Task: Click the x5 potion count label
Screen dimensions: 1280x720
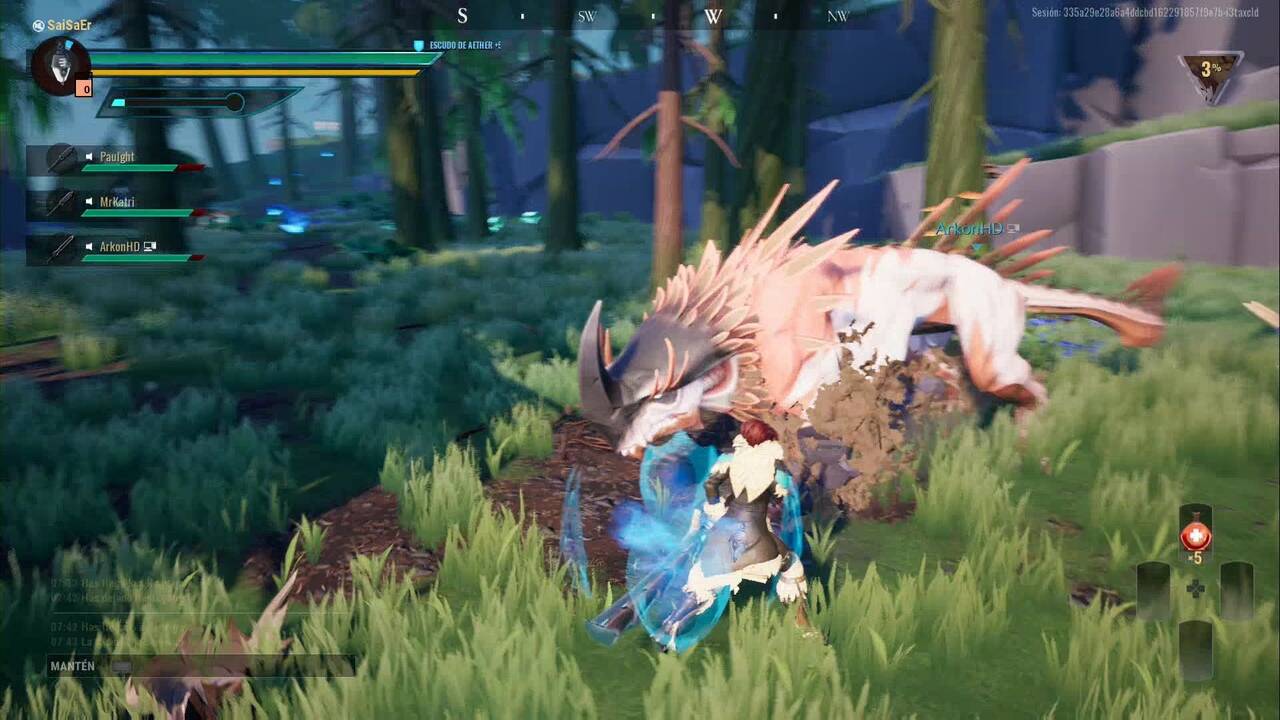Action: pos(1197,557)
